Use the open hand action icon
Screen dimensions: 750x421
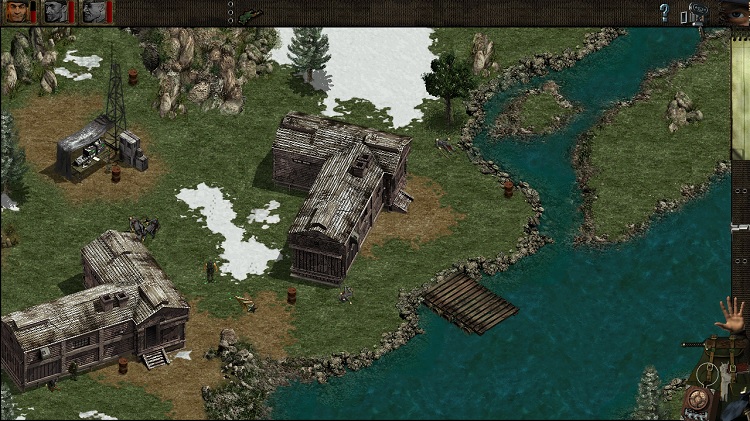(x=732, y=317)
